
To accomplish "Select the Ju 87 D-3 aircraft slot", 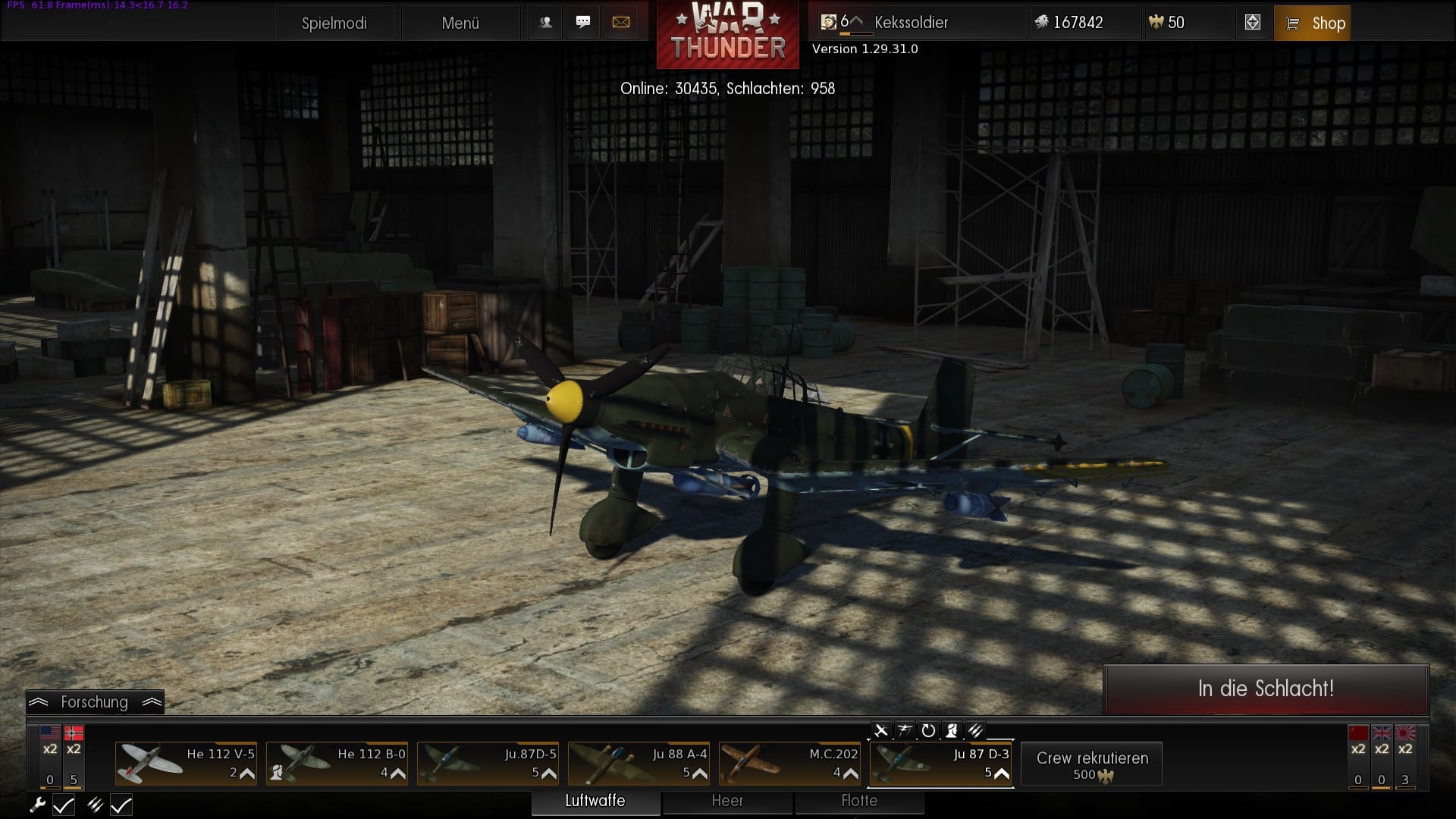I will (941, 763).
